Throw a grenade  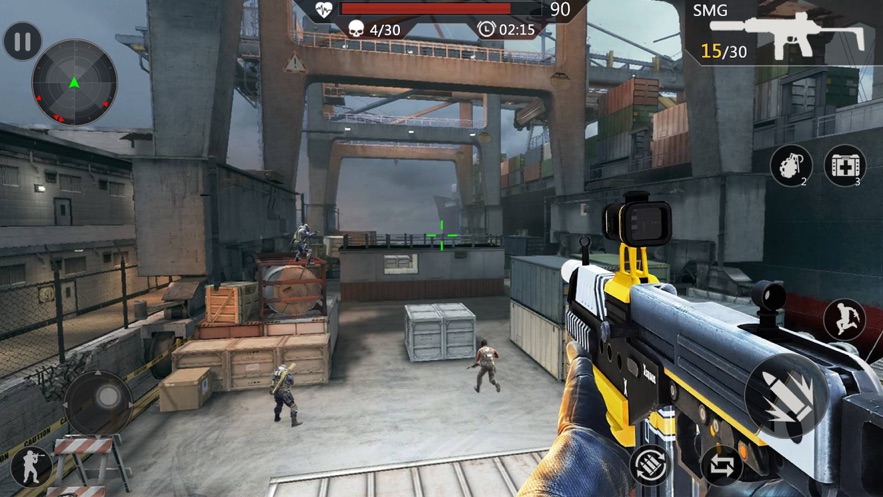tap(790, 165)
